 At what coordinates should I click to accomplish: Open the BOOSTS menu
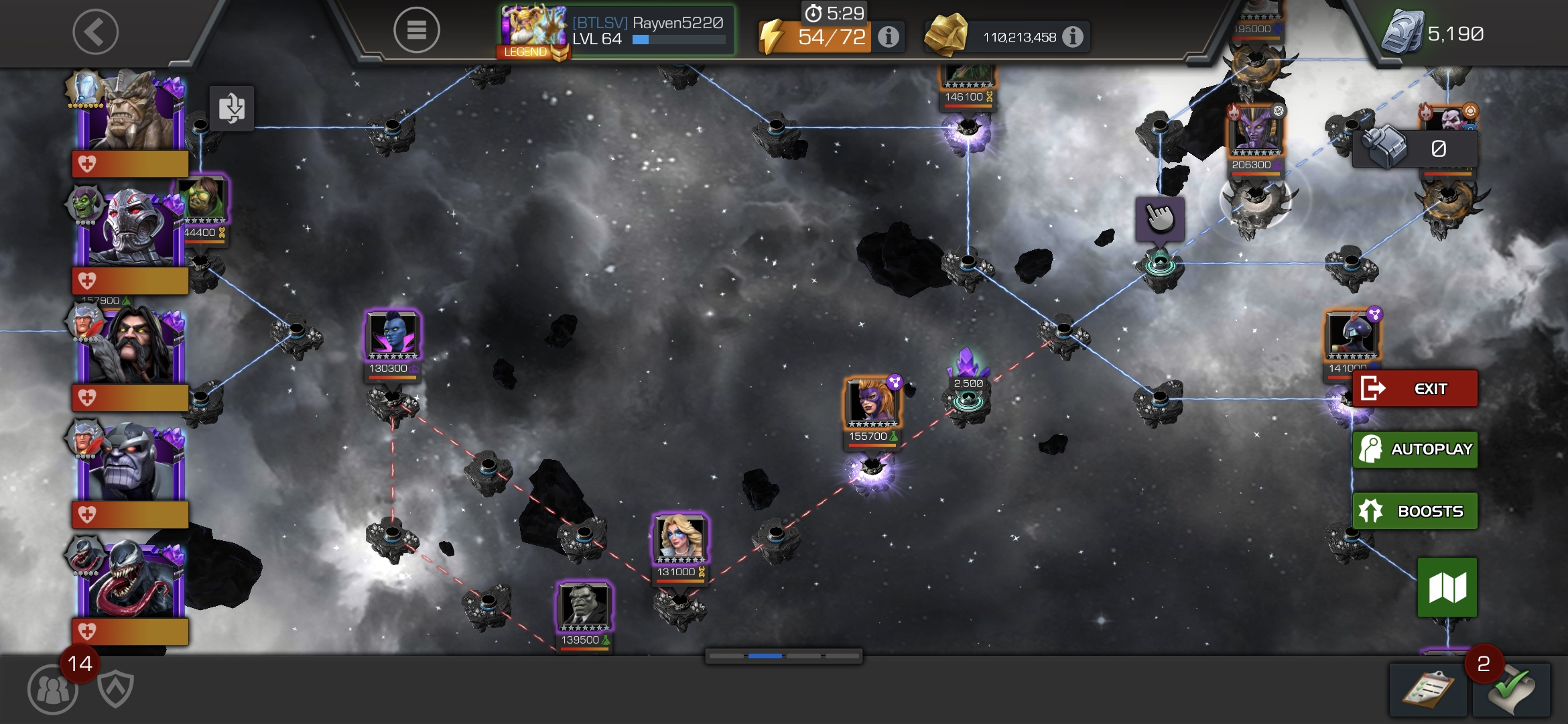coord(1415,511)
